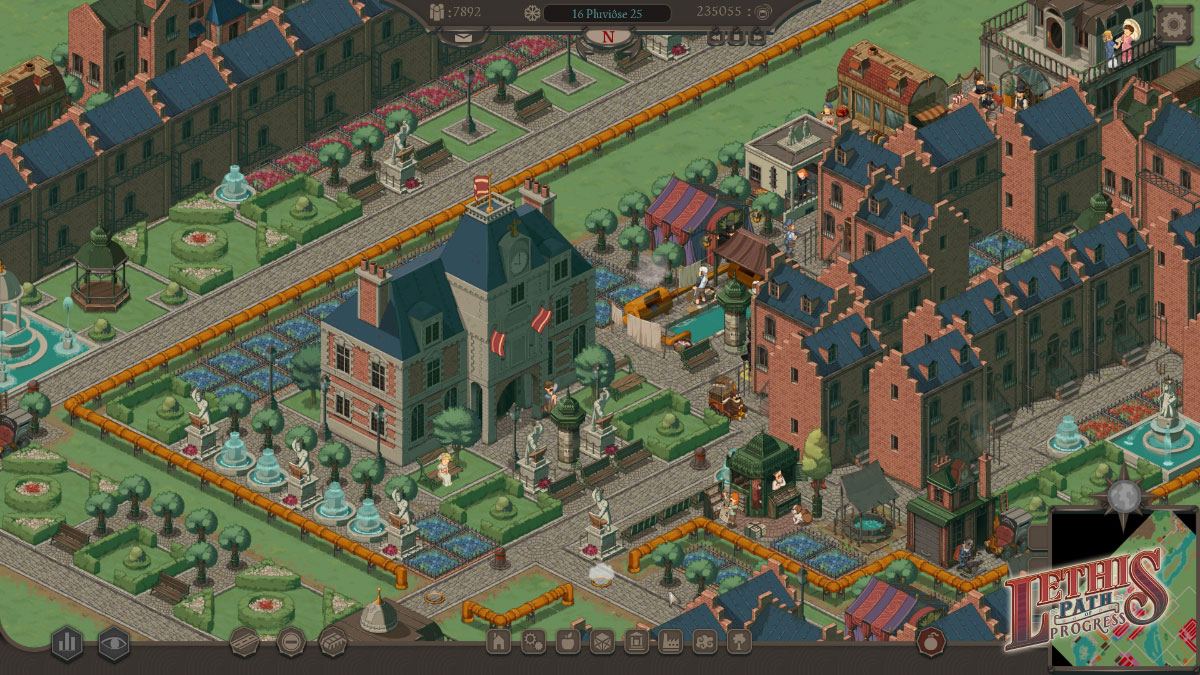Select the monument building category

point(636,642)
